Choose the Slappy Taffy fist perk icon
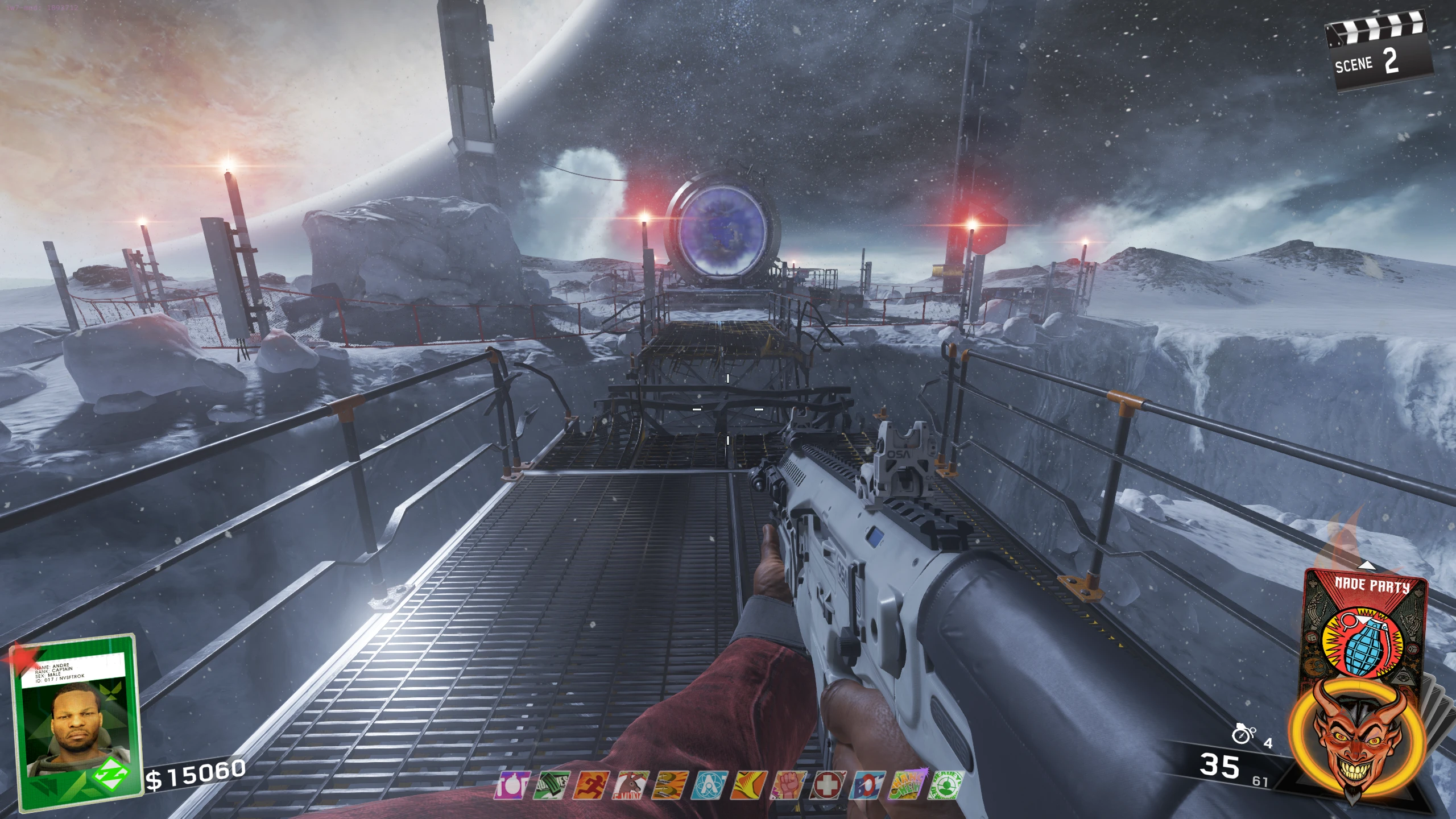Image resolution: width=1456 pixels, height=819 pixels. click(x=788, y=785)
